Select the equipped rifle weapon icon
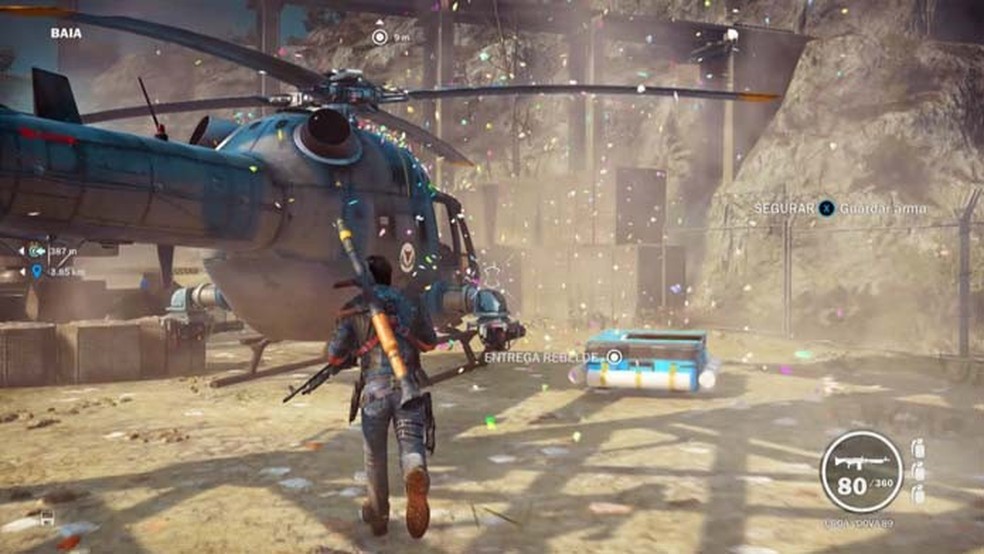The height and width of the screenshot is (554, 984). click(861, 459)
